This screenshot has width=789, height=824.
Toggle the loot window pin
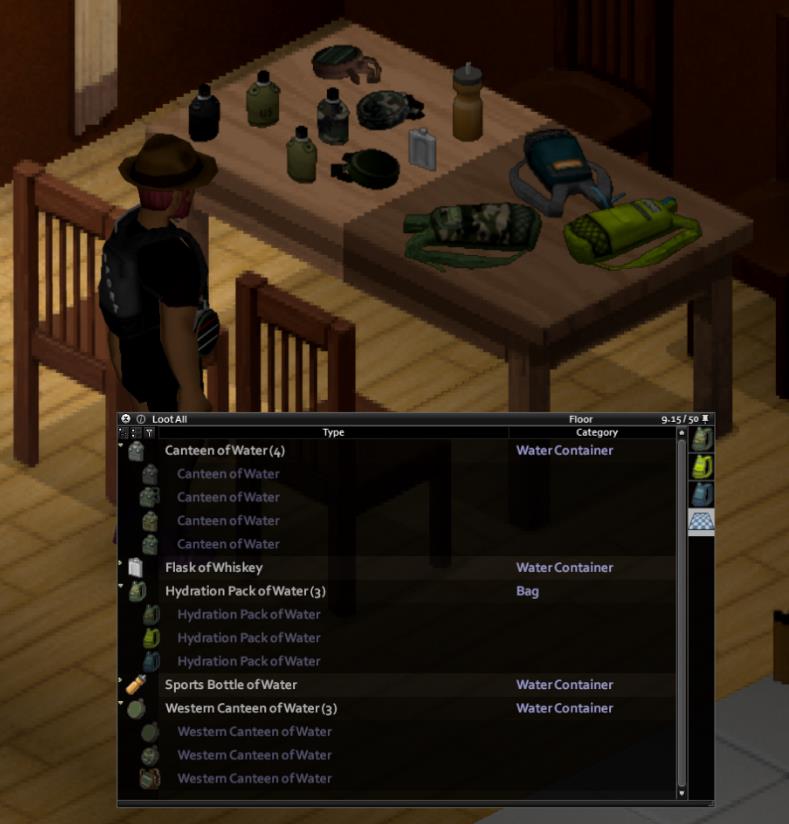click(706, 419)
